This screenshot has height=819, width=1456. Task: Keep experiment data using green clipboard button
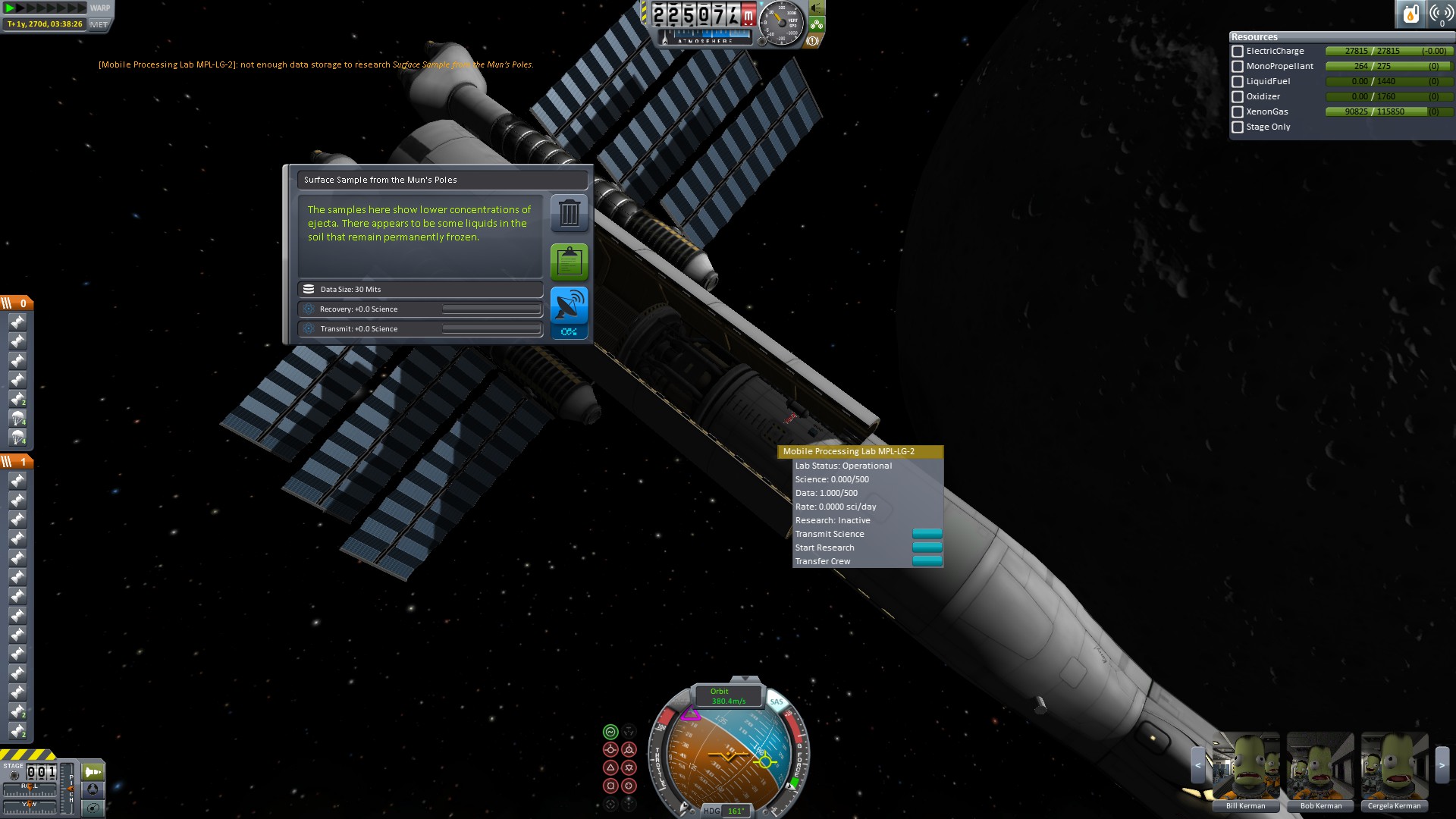coord(569,262)
